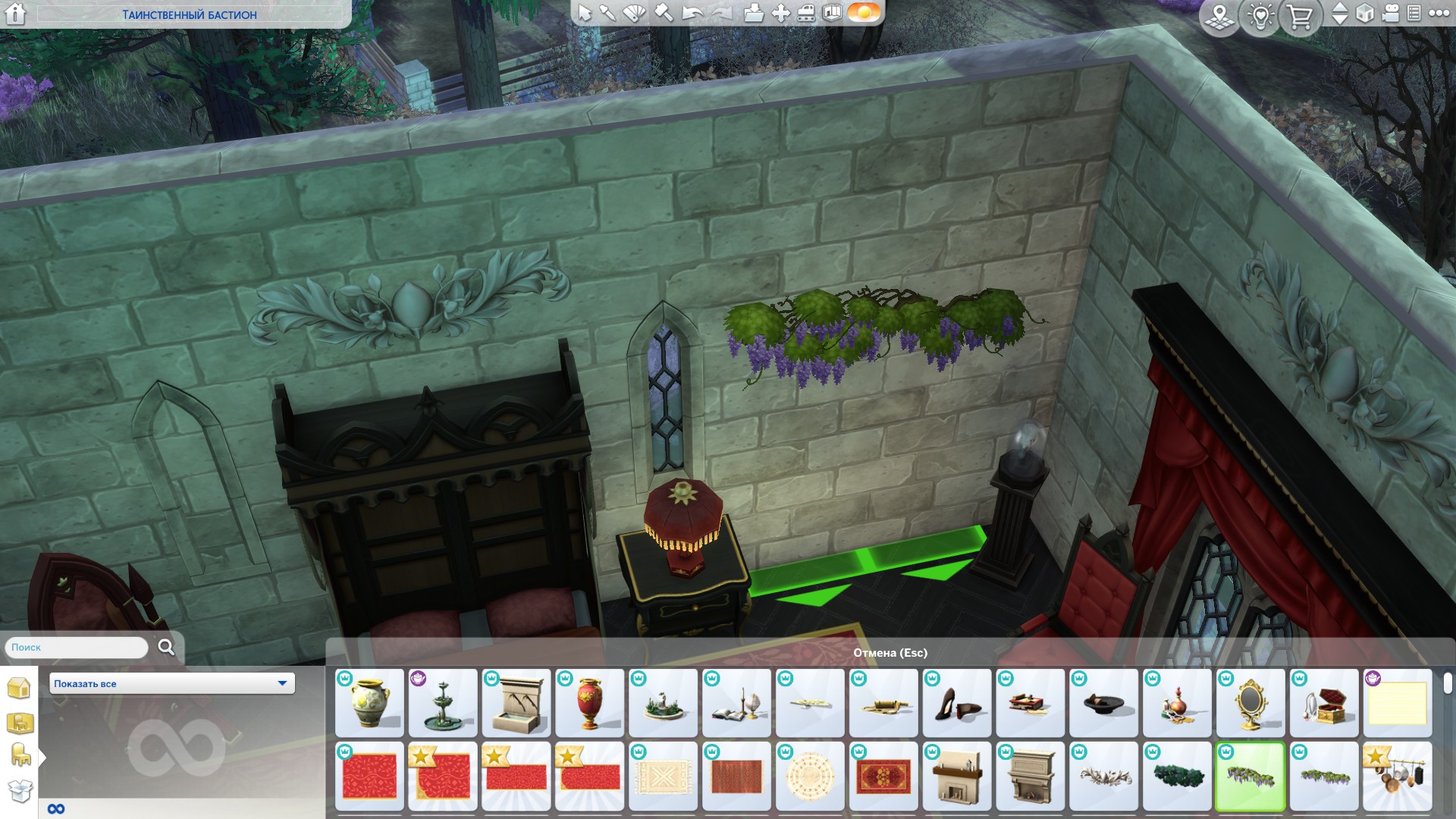Image resolution: width=1456 pixels, height=819 pixels.
Task: Return to live mode via house icon
Action: pos(15,14)
